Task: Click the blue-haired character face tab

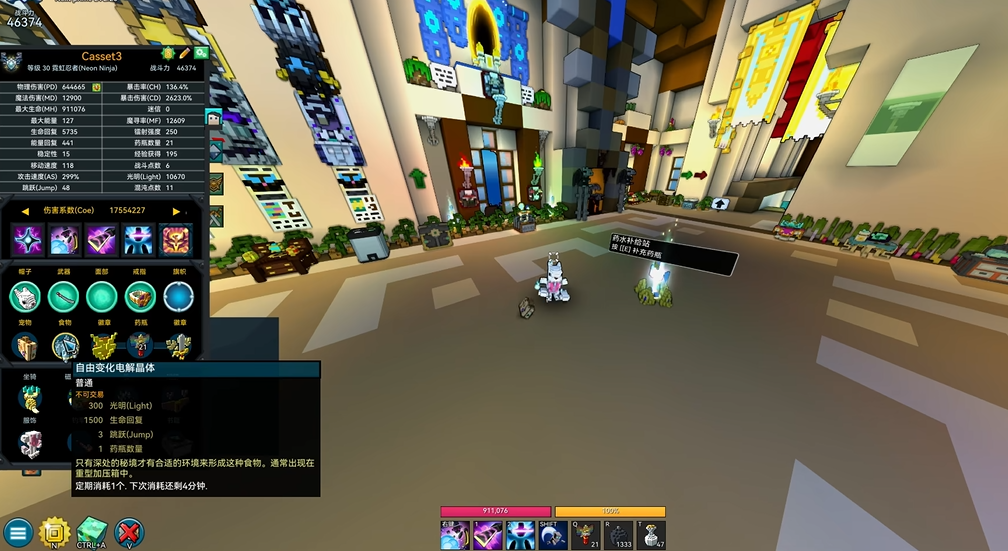Action: (x=213, y=119)
